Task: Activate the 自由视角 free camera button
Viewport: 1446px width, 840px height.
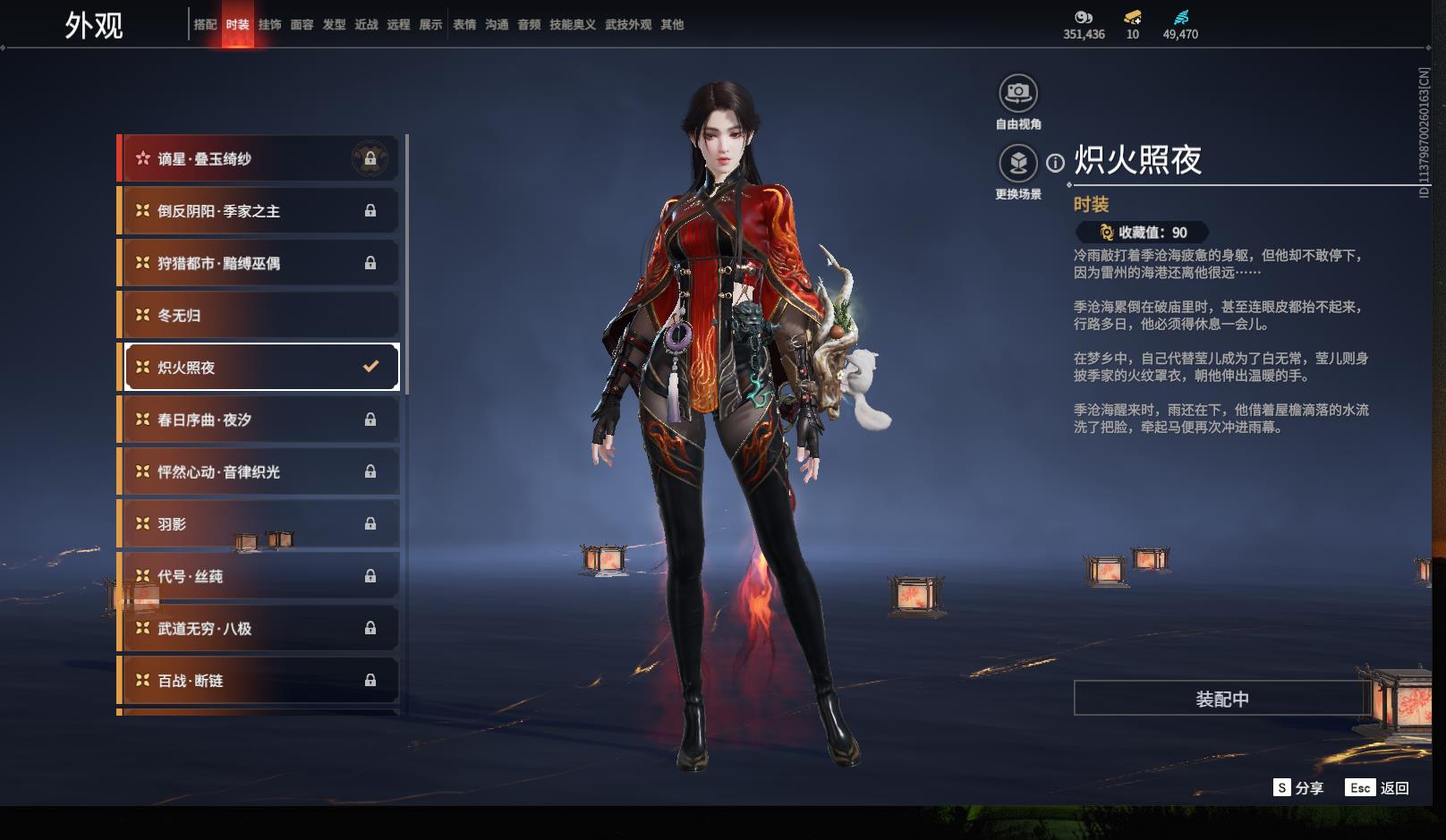Action: point(1017,93)
